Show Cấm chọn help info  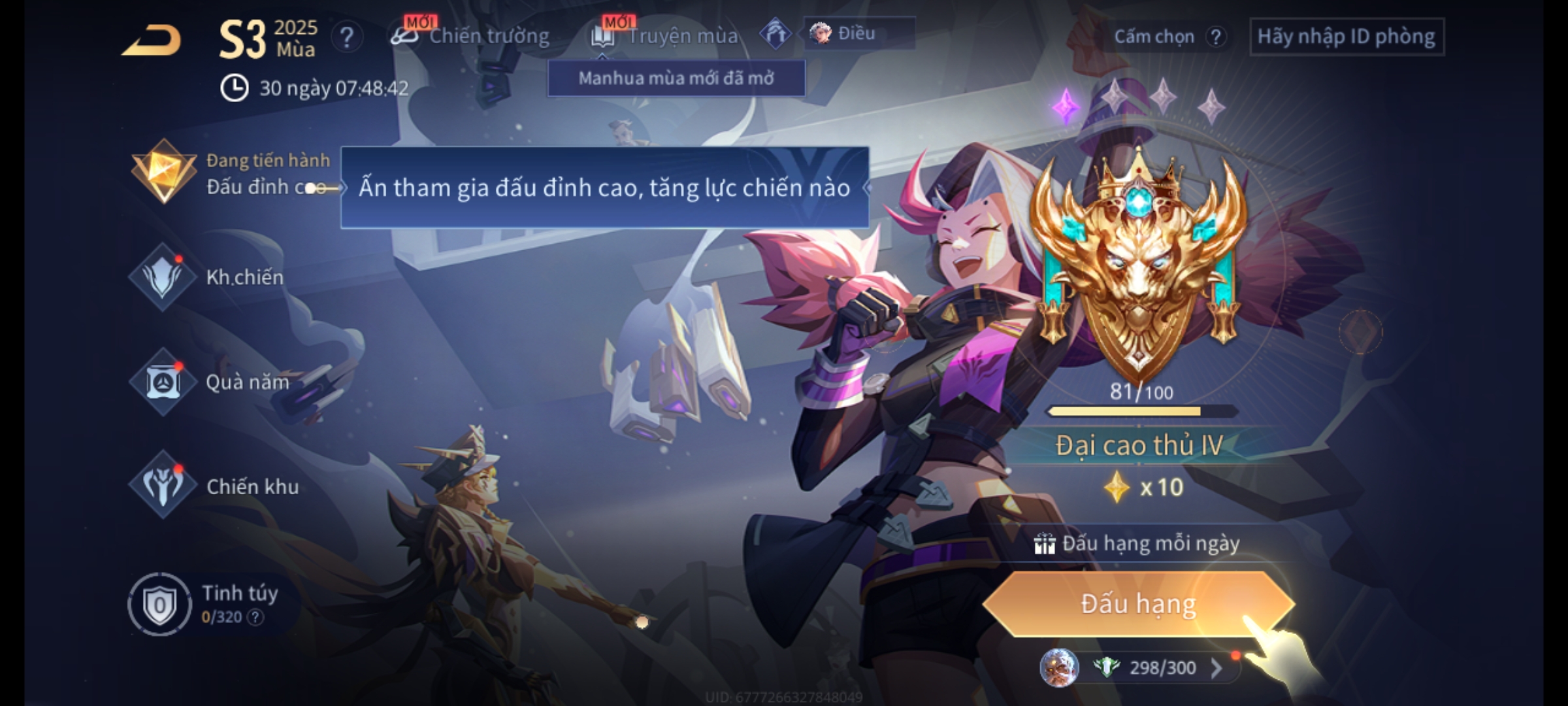point(1215,37)
